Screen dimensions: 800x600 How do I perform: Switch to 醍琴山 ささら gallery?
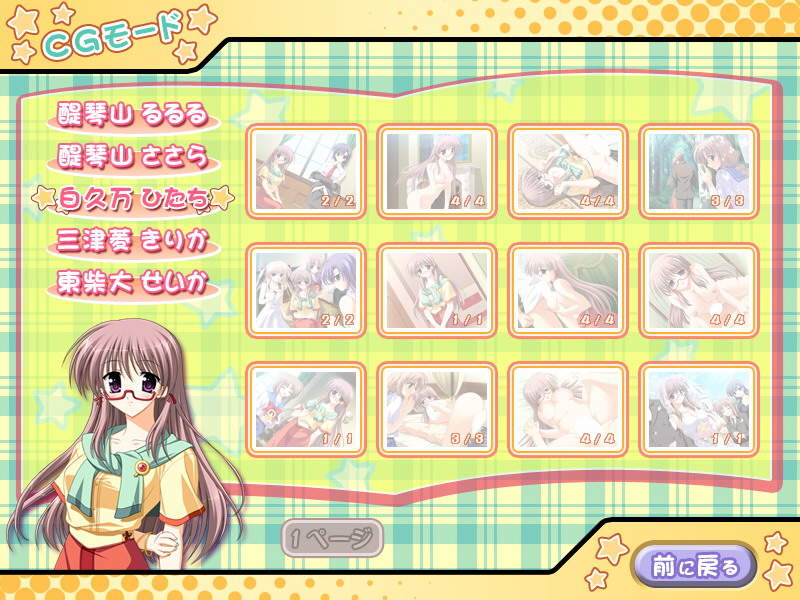[132, 157]
